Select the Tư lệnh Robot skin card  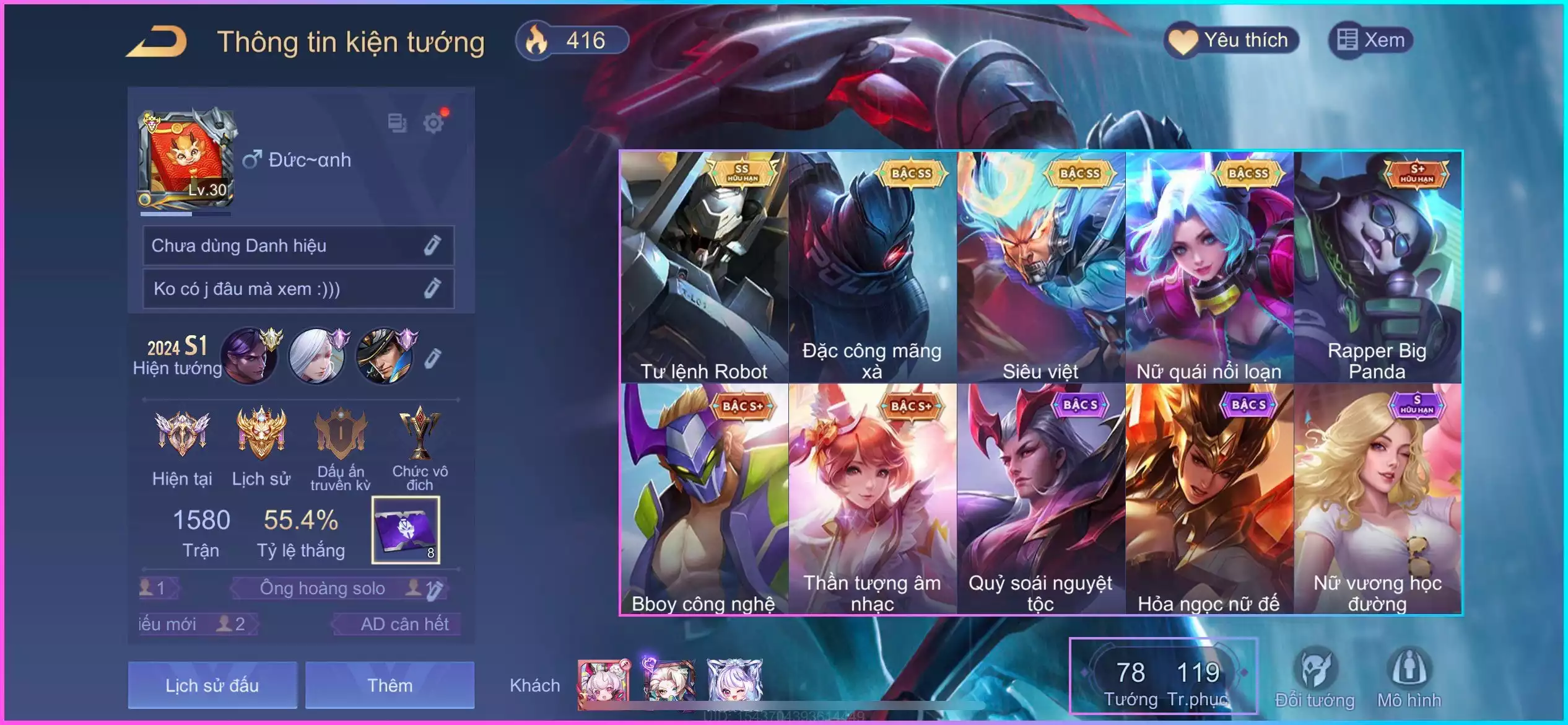click(704, 266)
